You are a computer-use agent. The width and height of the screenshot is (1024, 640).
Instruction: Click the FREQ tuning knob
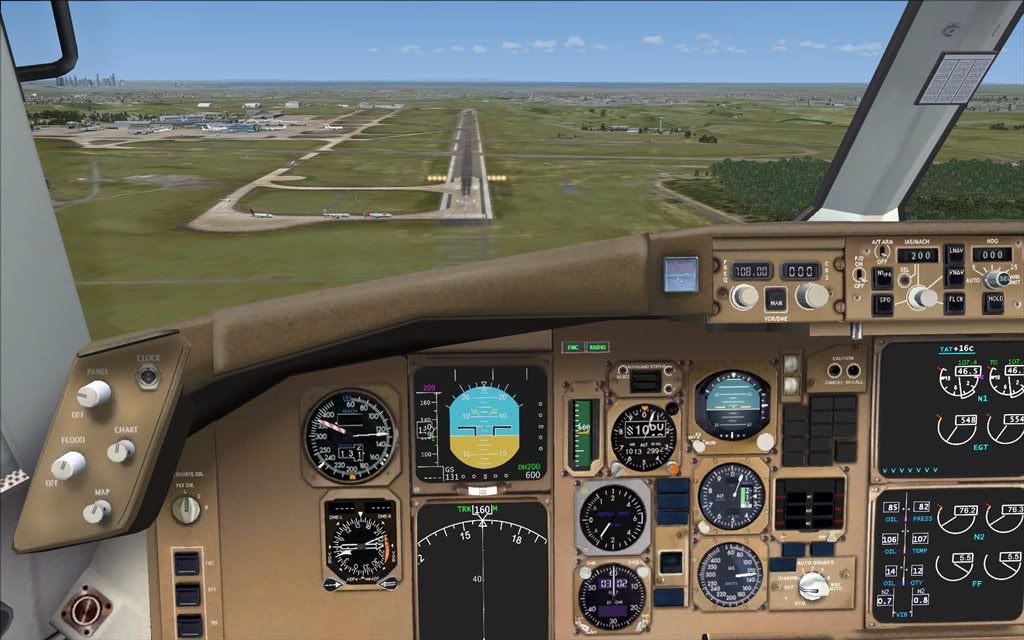tap(743, 296)
